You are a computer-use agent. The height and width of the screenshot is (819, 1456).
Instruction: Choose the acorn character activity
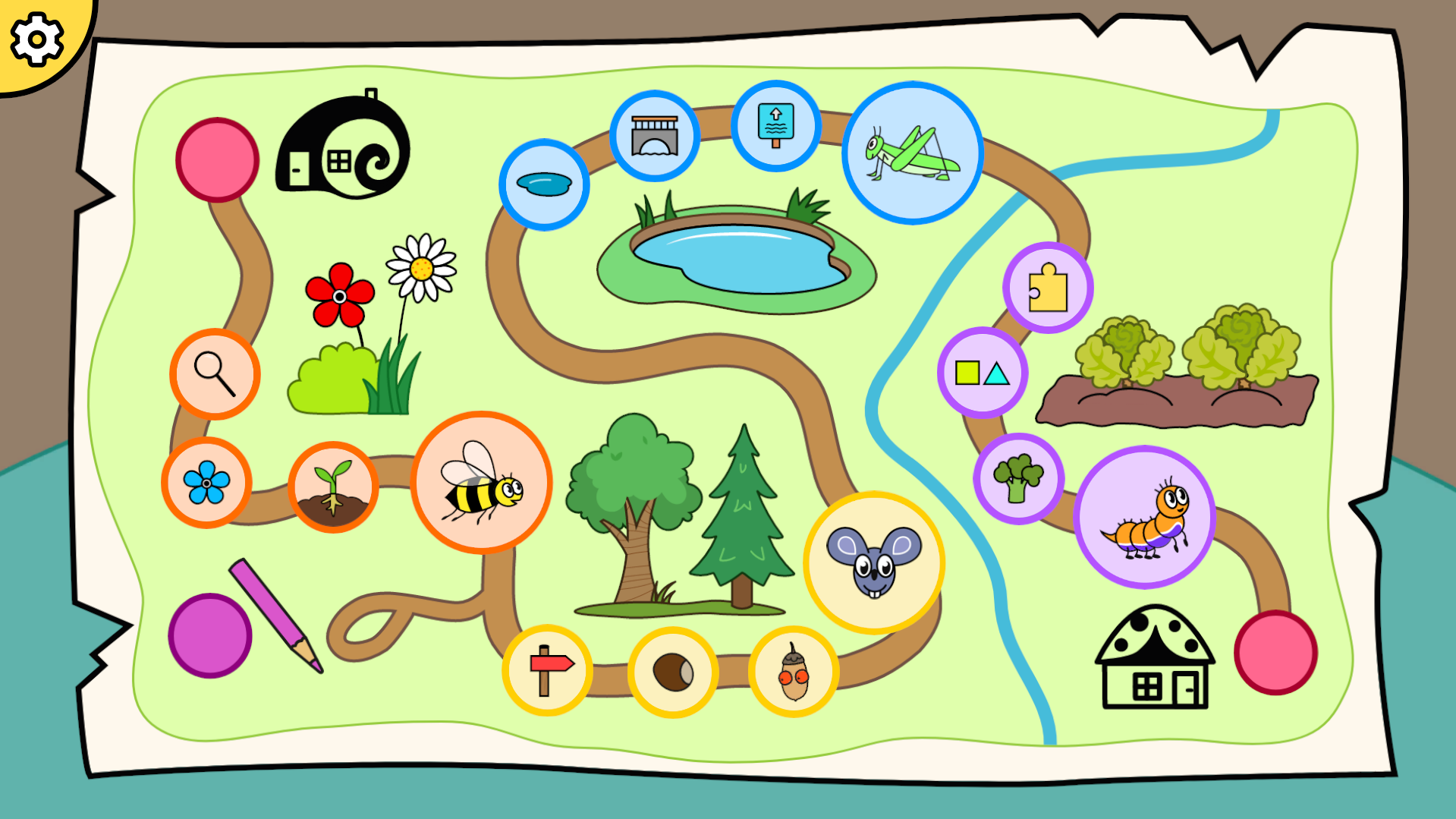(794, 673)
